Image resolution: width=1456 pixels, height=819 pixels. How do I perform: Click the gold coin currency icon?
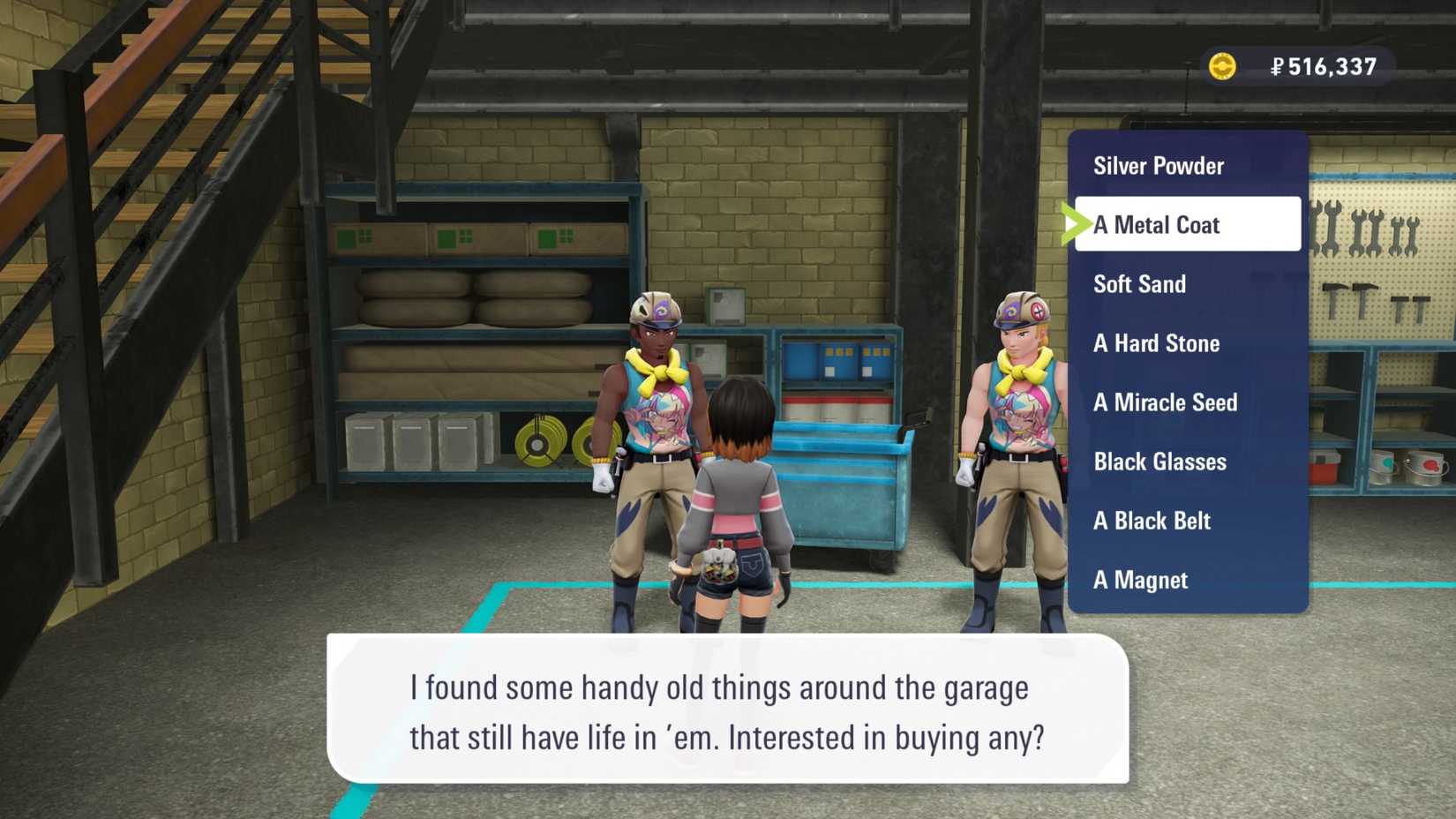1223,65
